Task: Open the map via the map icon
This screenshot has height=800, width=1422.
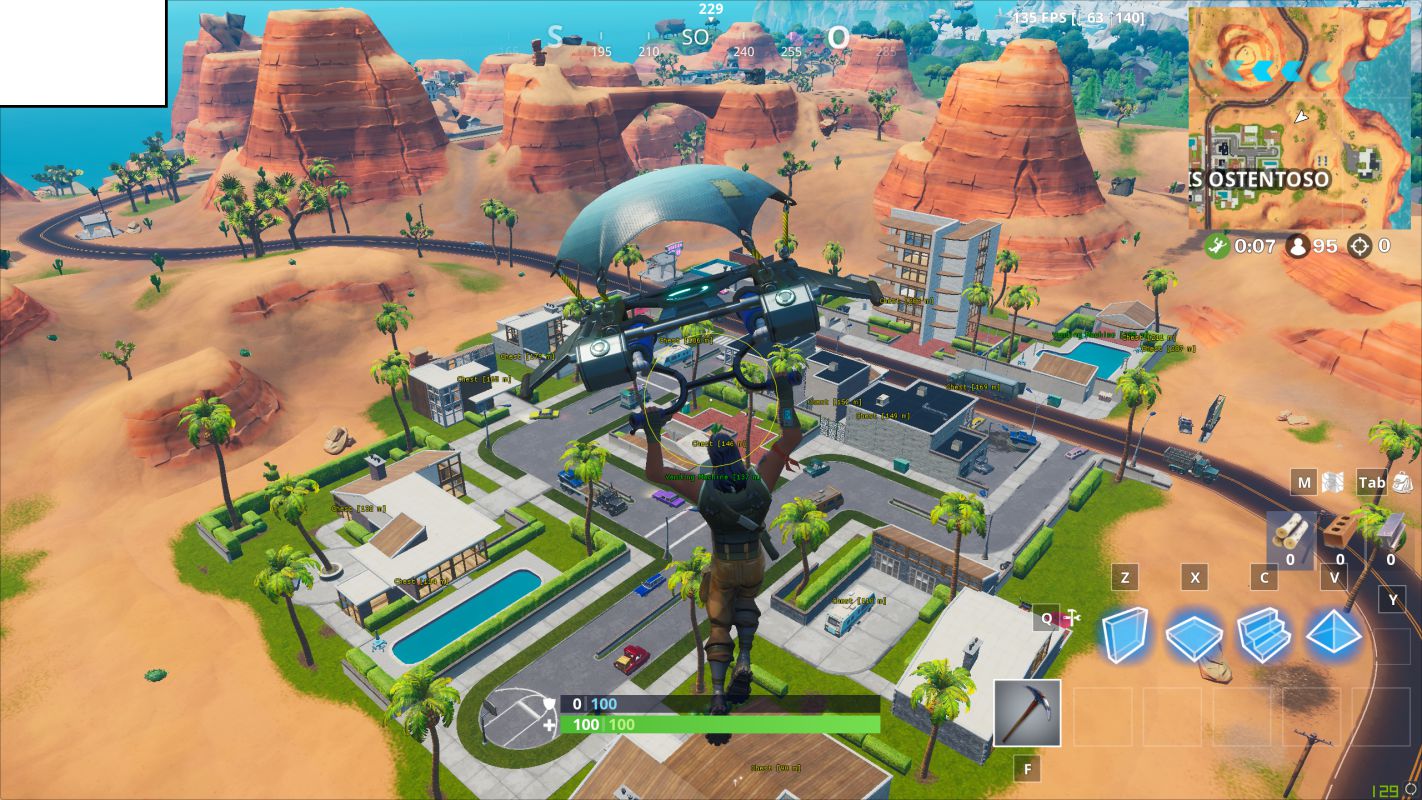Action: pyautogui.click(x=1333, y=483)
